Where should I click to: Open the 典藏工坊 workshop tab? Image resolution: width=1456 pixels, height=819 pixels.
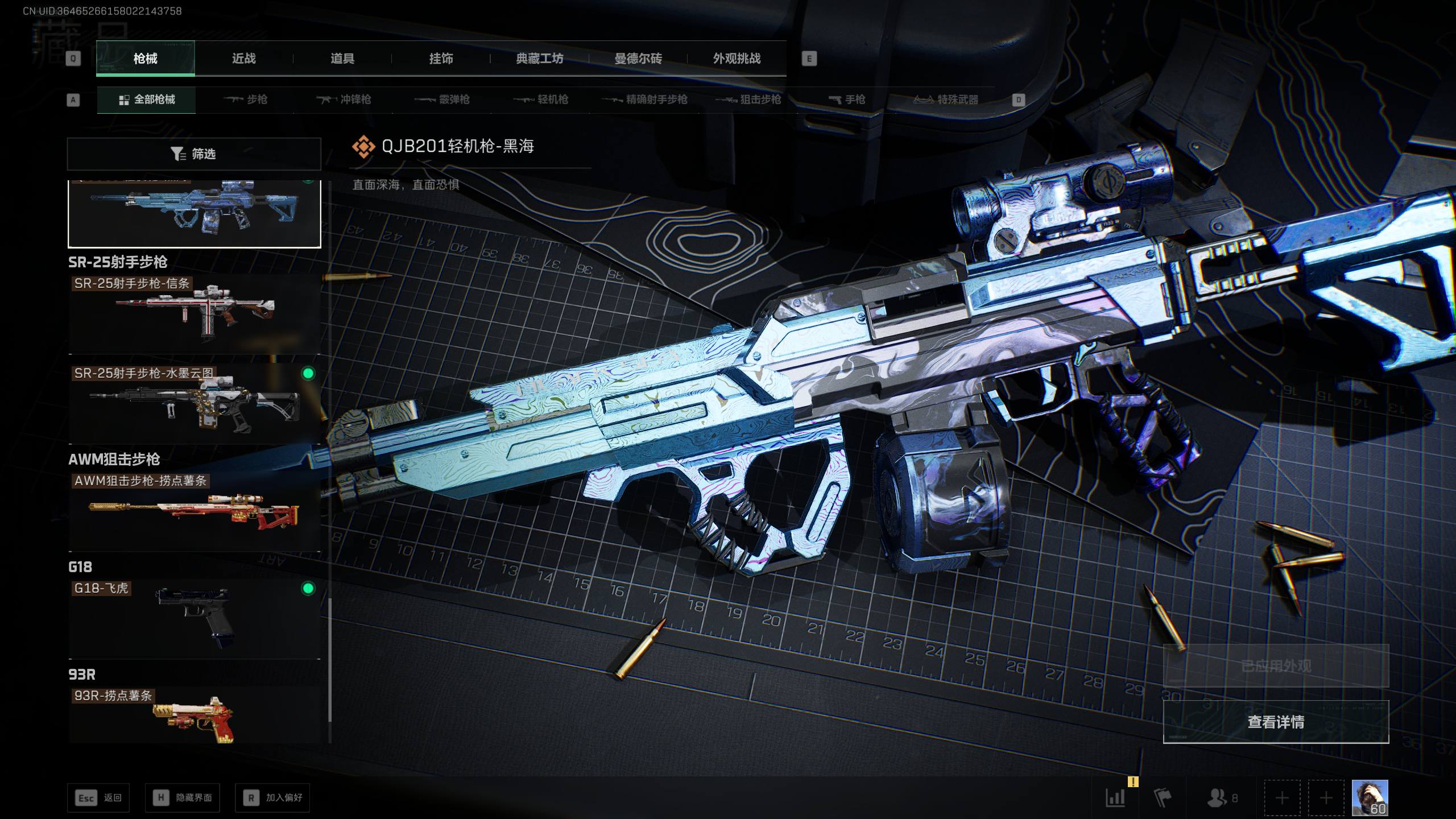(539, 59)
